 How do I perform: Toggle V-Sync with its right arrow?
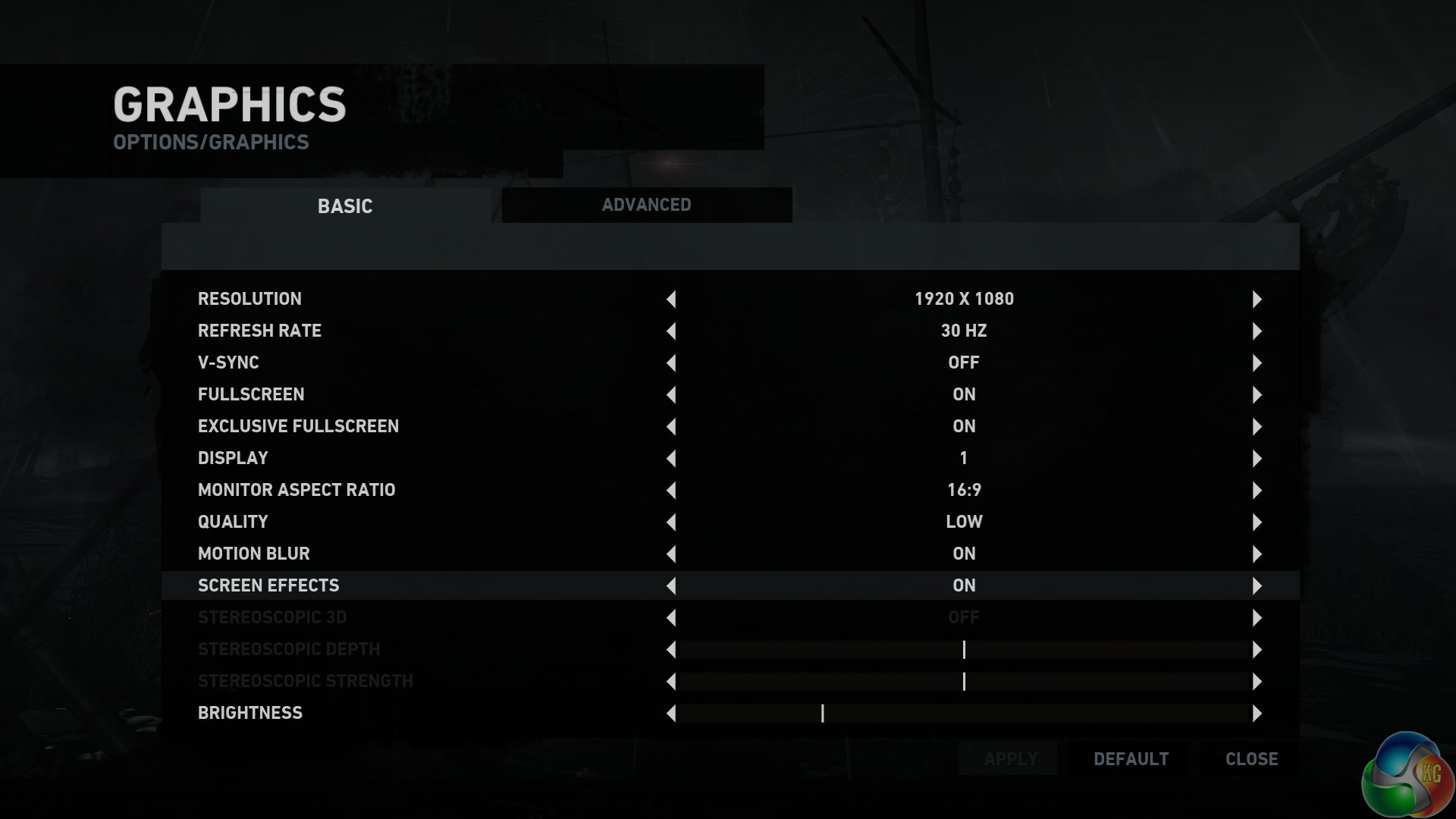1257,363
